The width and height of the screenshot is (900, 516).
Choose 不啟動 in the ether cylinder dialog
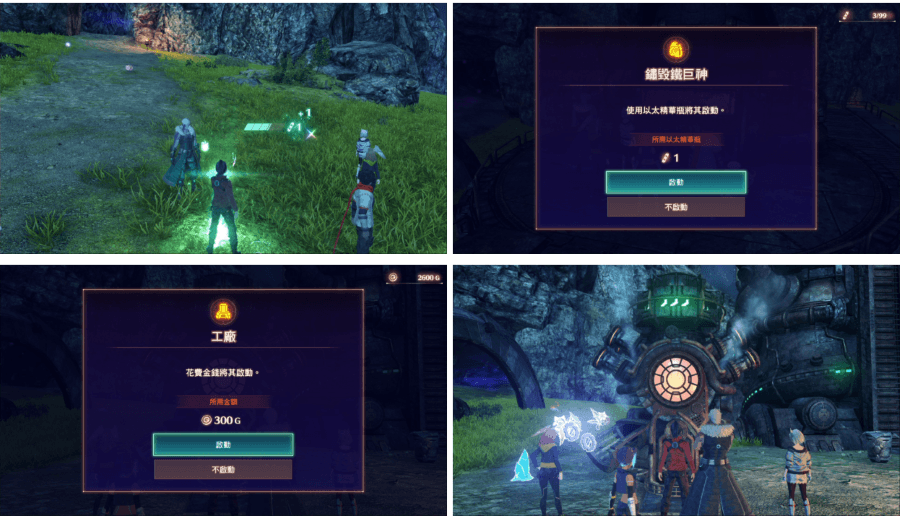click(x=675, y=207)
